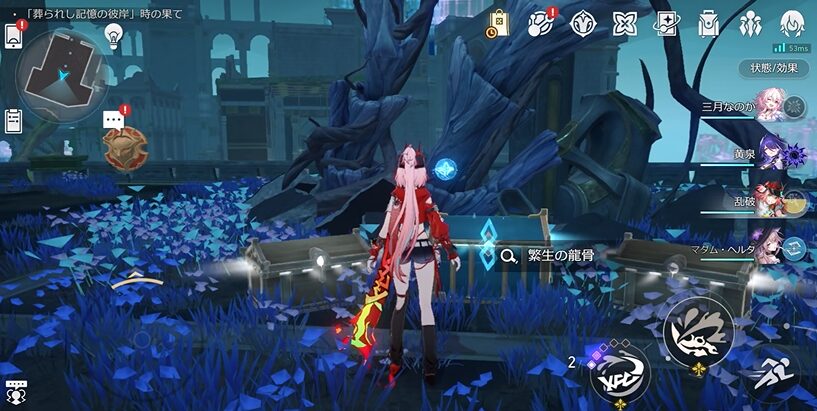Switch to 三月なのか in the party
Image resolution: width=817 pixels, height=411 pixels.
coord(768,107)
